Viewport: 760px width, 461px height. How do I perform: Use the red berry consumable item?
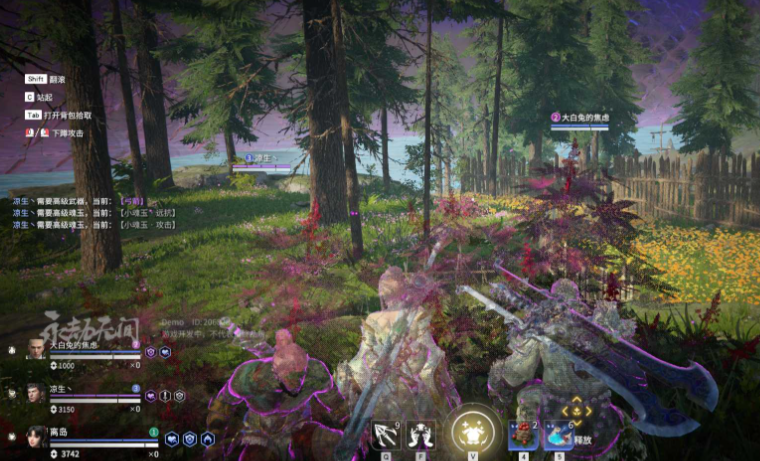(x=522, y=434)
